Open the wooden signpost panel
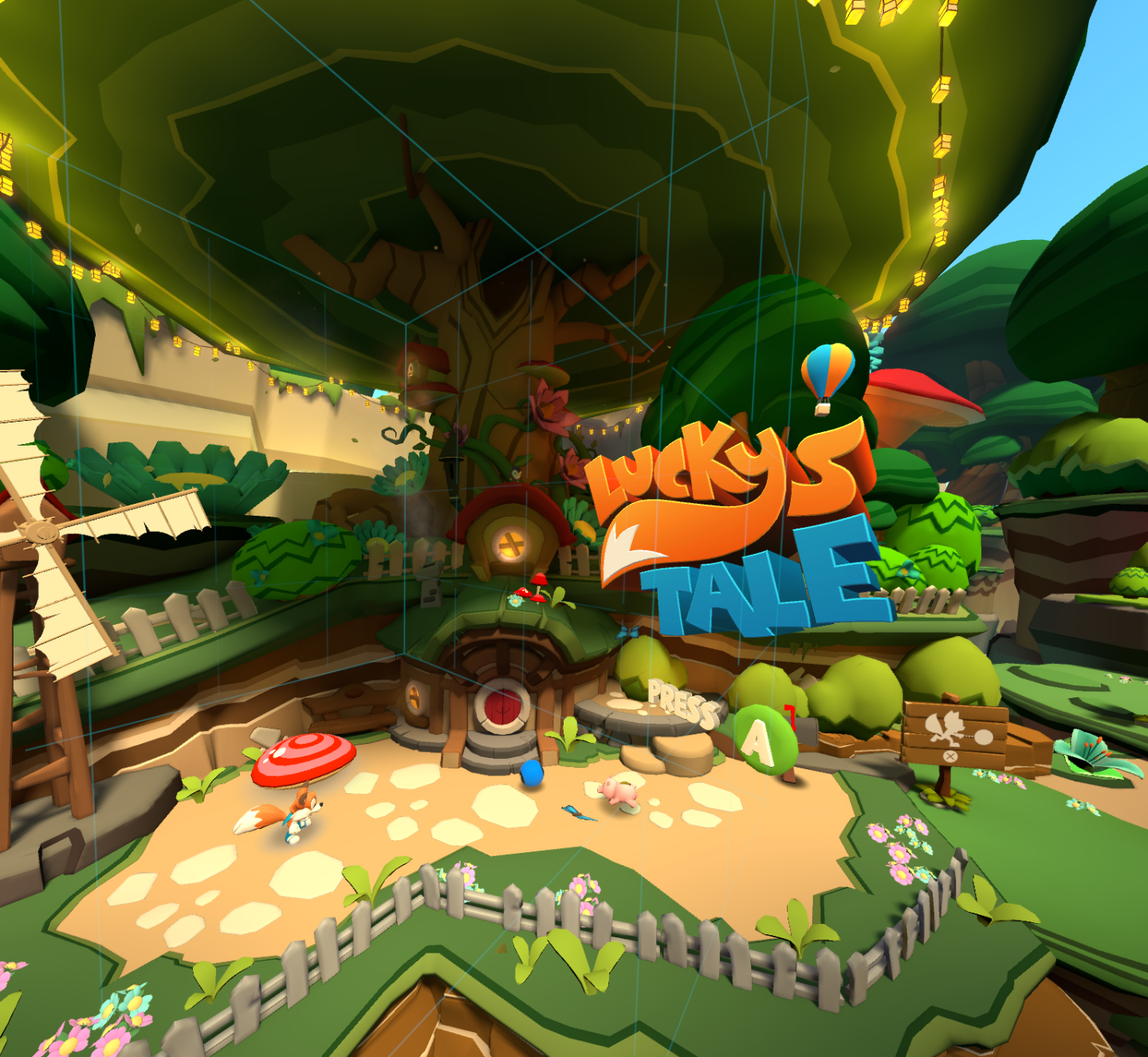The height and width of the screenshot is (1057, 1148). (x=957, y=733)
